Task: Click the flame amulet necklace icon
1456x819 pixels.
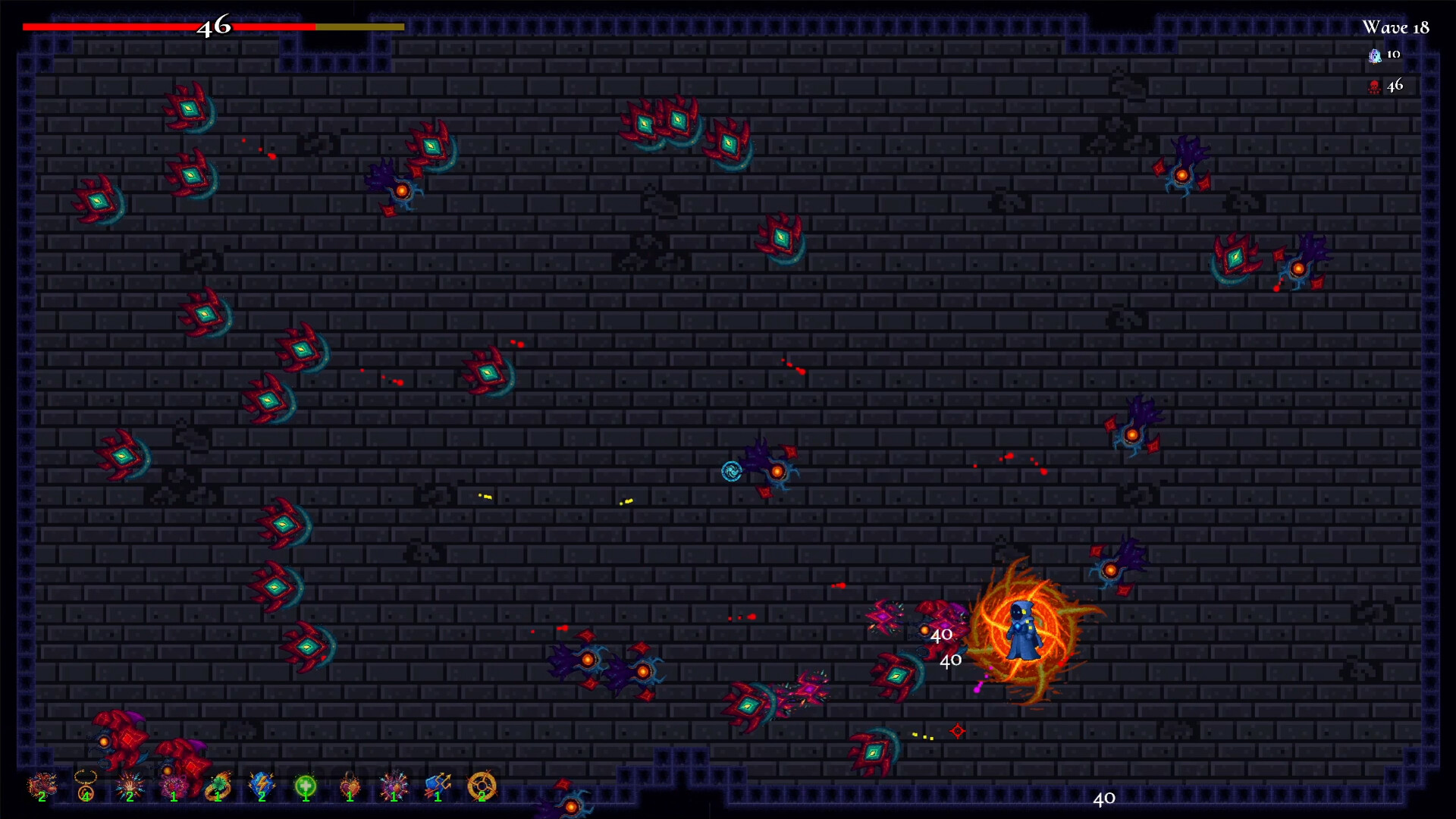Action: [86, 786]
